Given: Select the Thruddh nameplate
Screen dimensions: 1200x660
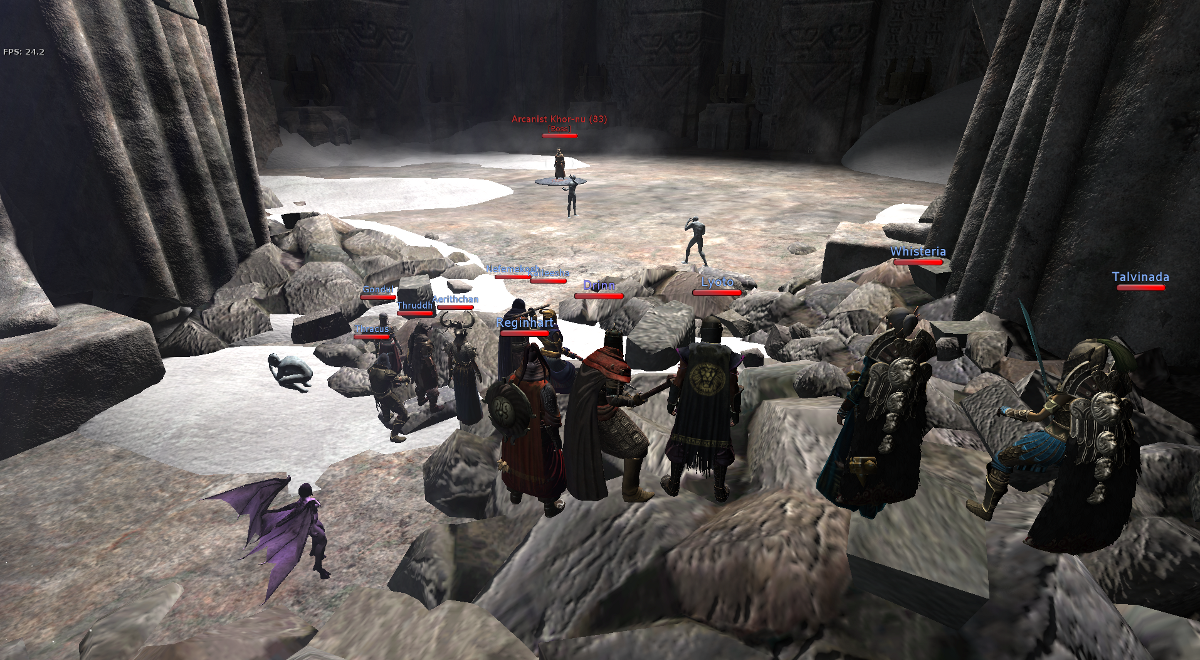Looking at the screenshot, I should coord(415,305).
